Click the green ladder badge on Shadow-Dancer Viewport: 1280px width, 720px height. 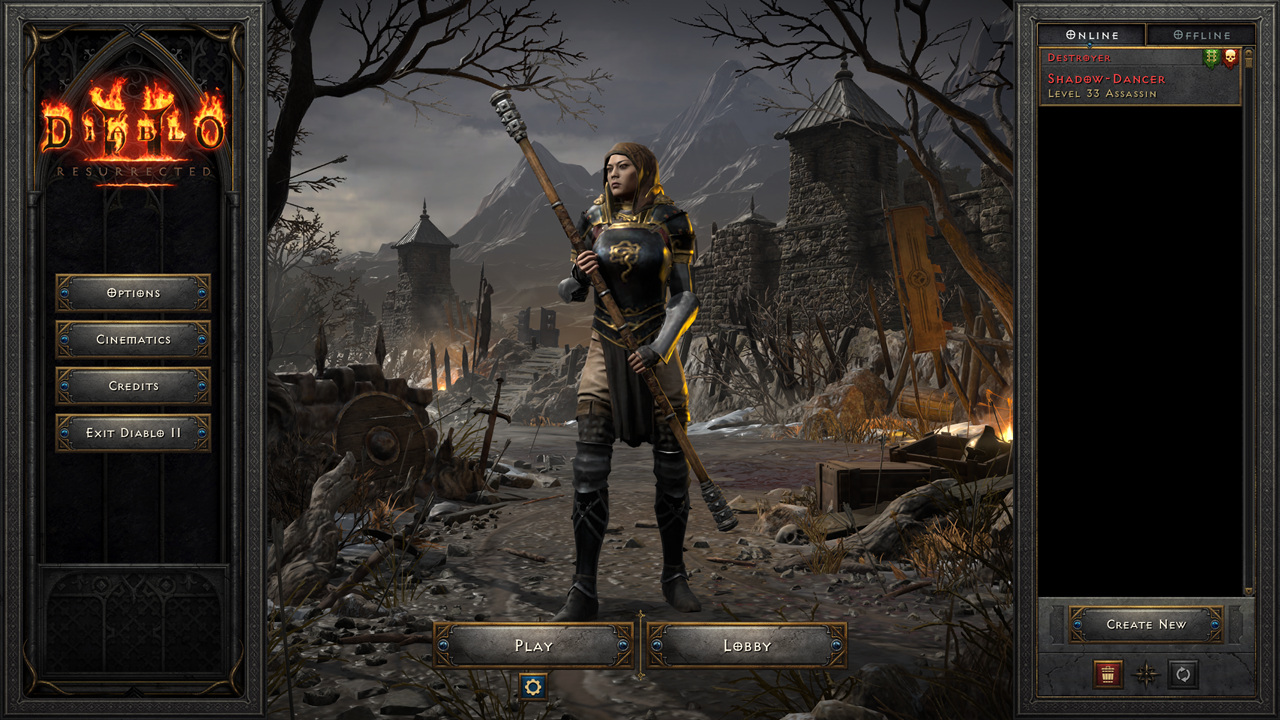[x=1212, y=57]
